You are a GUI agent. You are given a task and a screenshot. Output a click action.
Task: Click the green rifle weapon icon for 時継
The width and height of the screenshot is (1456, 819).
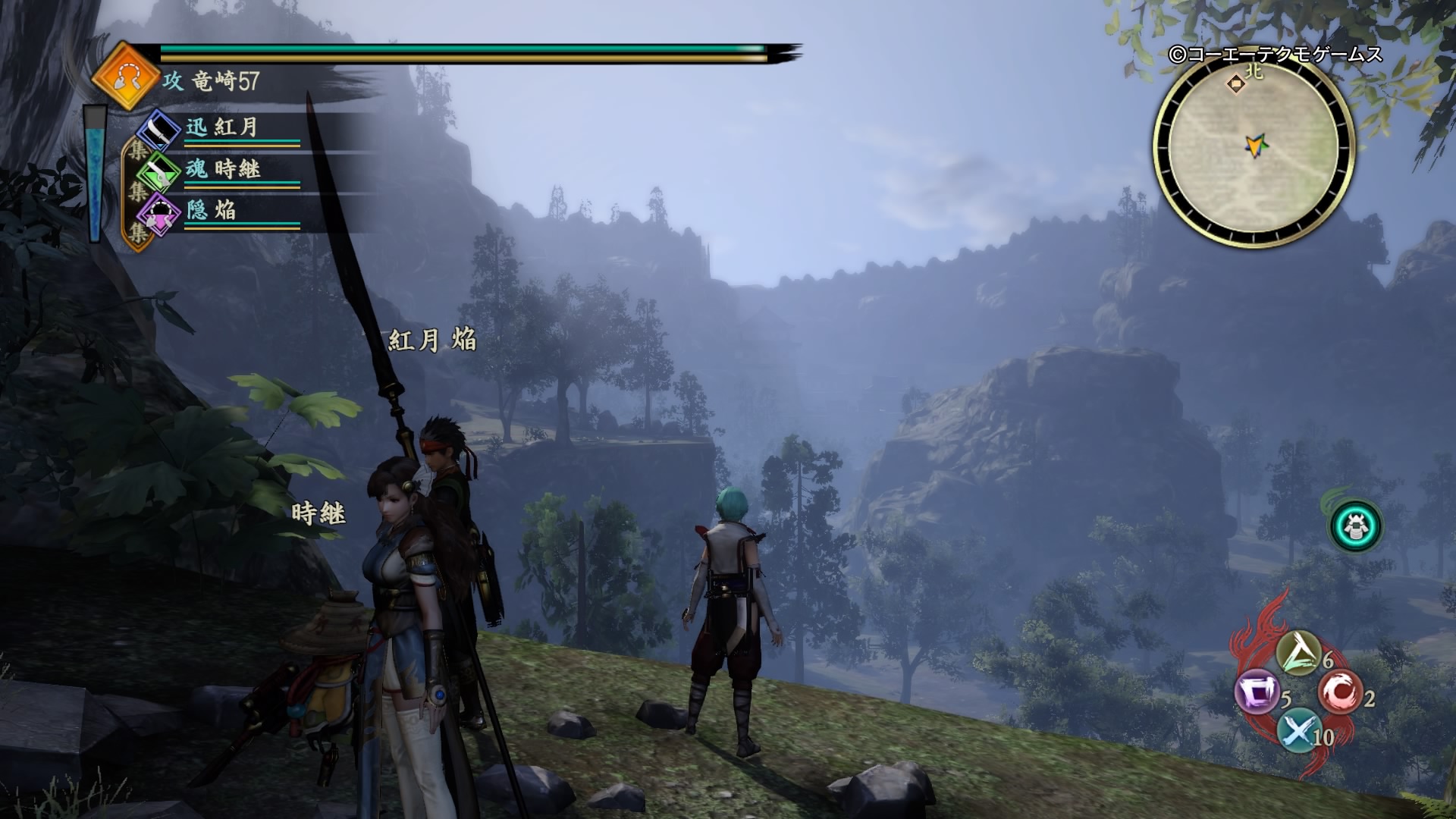pos(157,173)
